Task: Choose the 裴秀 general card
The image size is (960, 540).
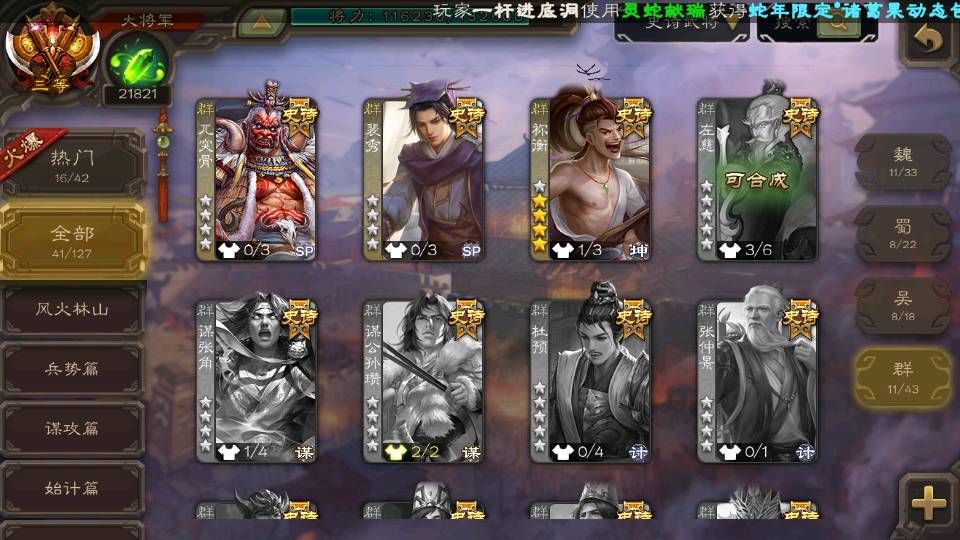Action: point(424,178)
